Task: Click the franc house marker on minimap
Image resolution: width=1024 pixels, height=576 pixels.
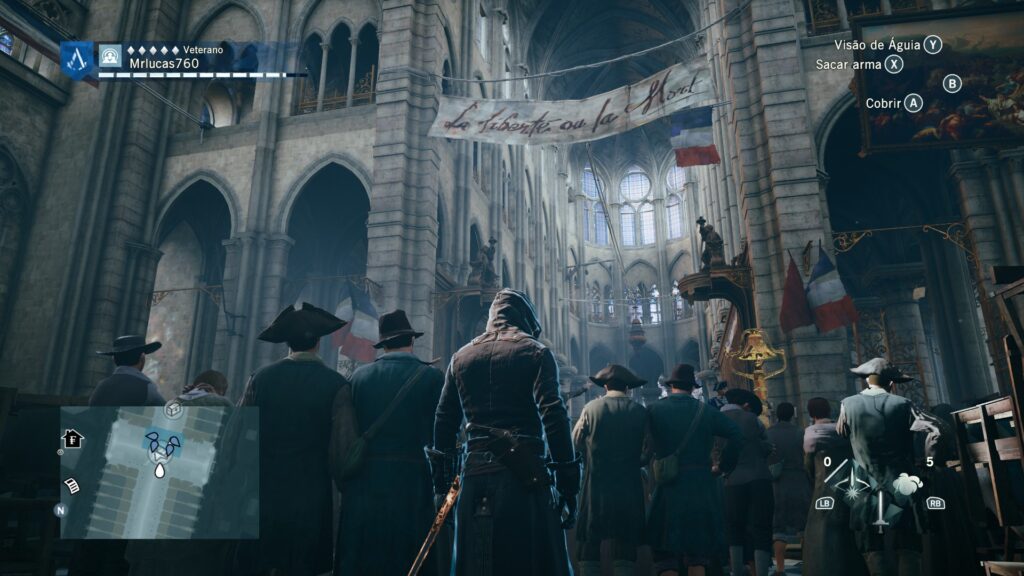Action: tap(71, 439)
